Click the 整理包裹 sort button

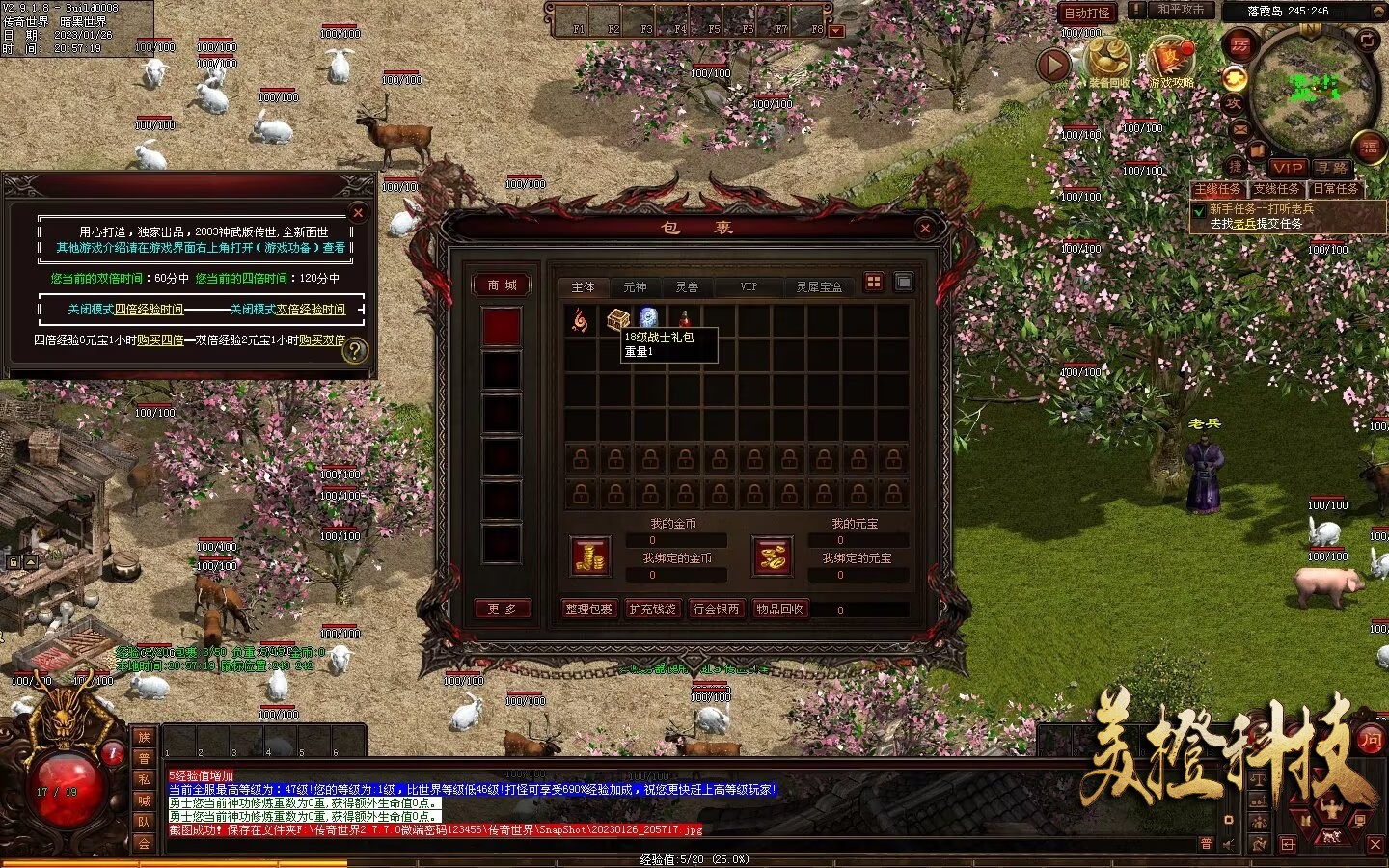pos(588,610)
